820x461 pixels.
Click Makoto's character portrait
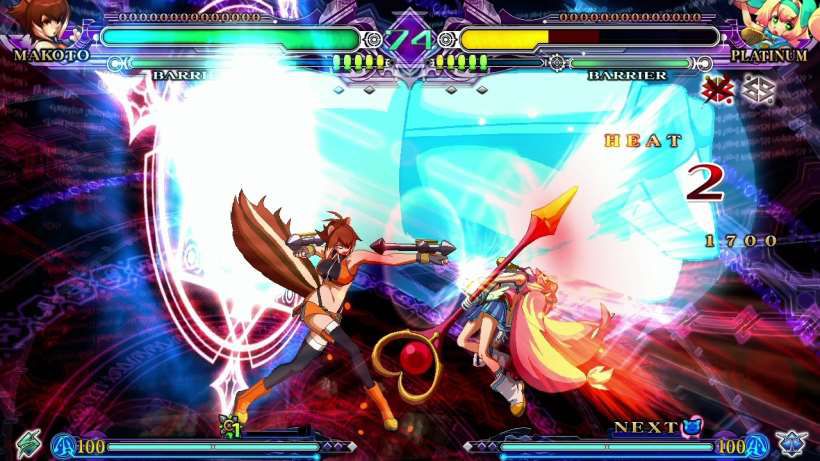coord(40,22)
